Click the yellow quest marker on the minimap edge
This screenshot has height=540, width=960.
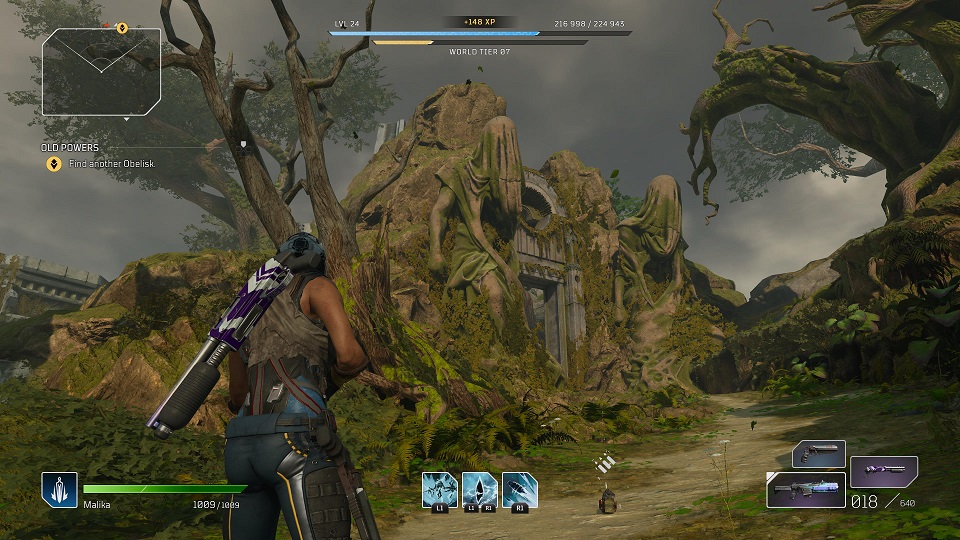[122, 29]
